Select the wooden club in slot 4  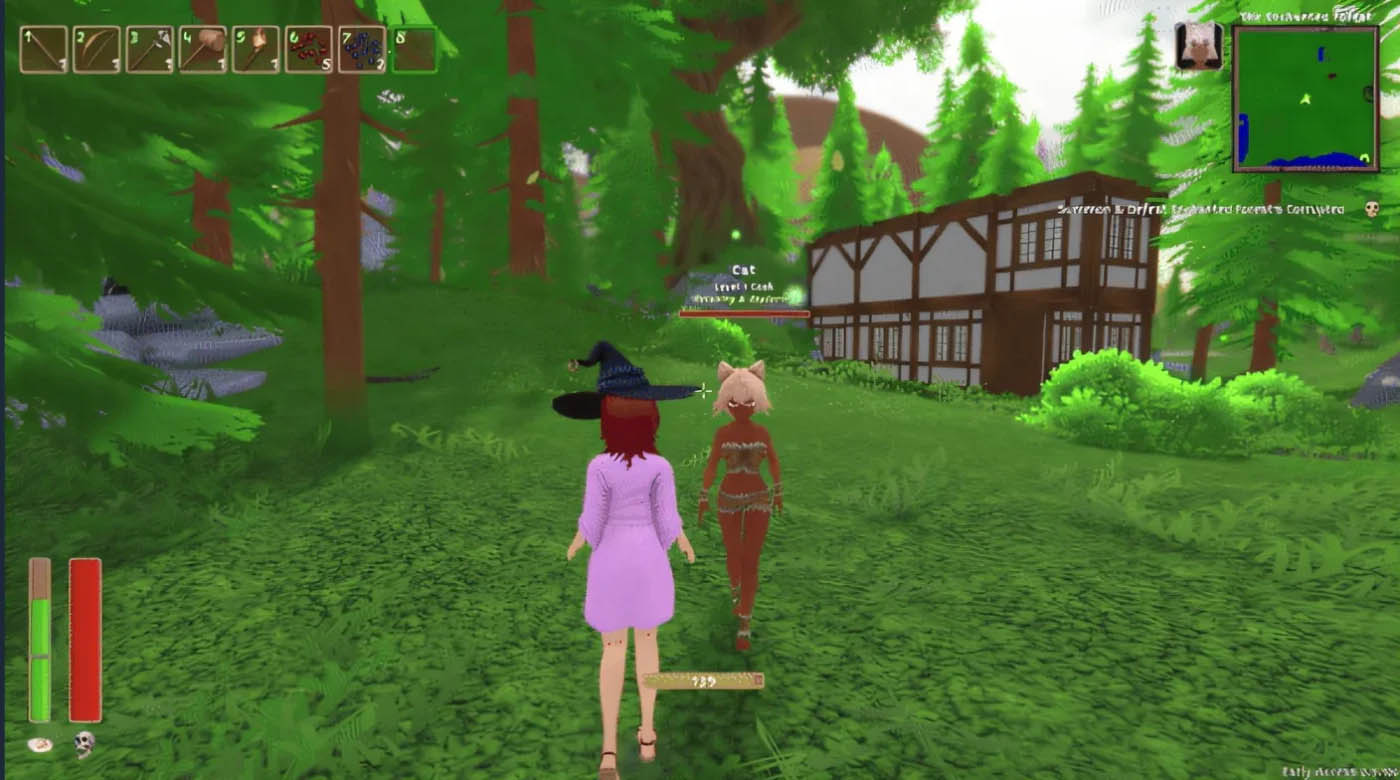[x=203, y=50]
